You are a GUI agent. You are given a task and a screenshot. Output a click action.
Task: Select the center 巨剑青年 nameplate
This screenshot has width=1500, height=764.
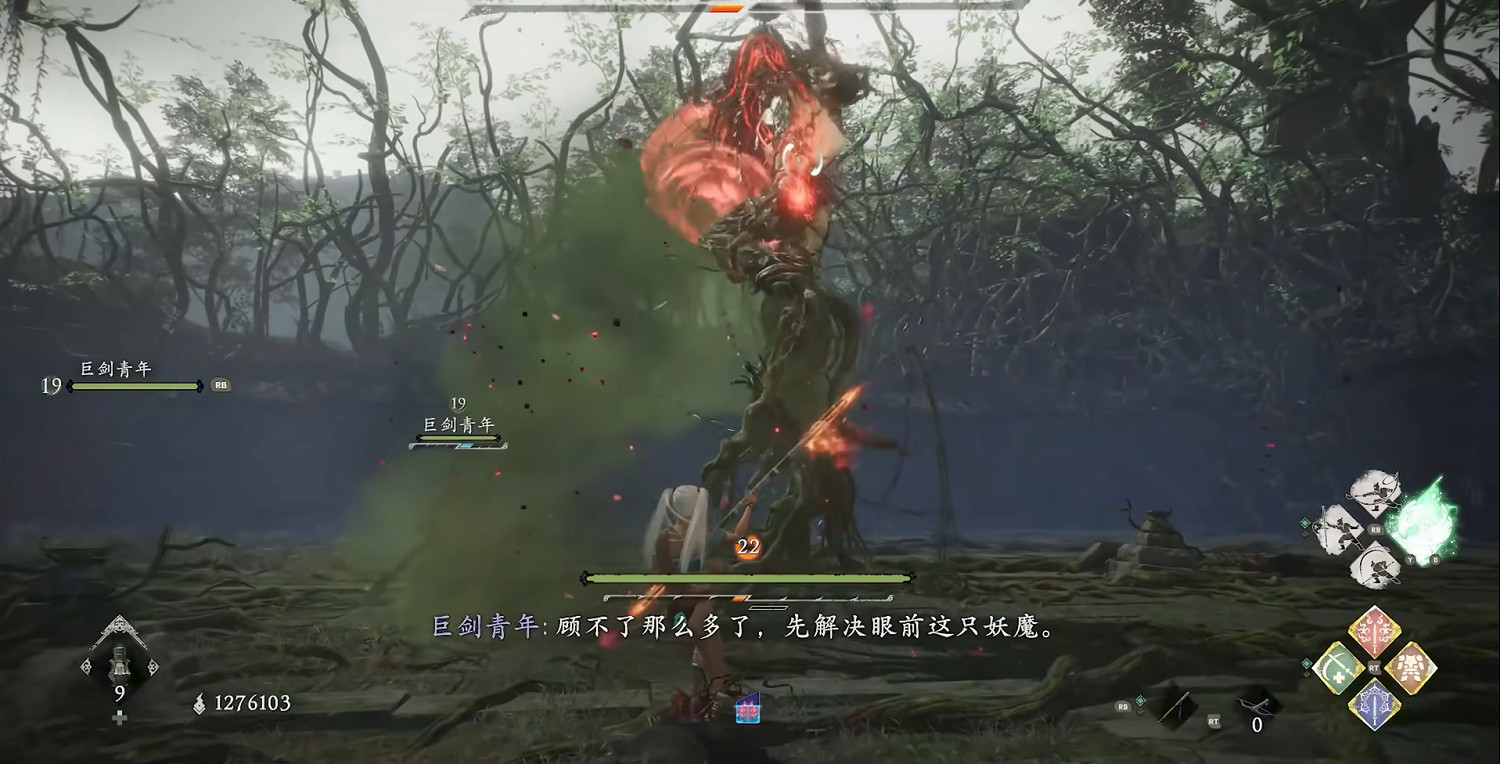coord(460,423)
